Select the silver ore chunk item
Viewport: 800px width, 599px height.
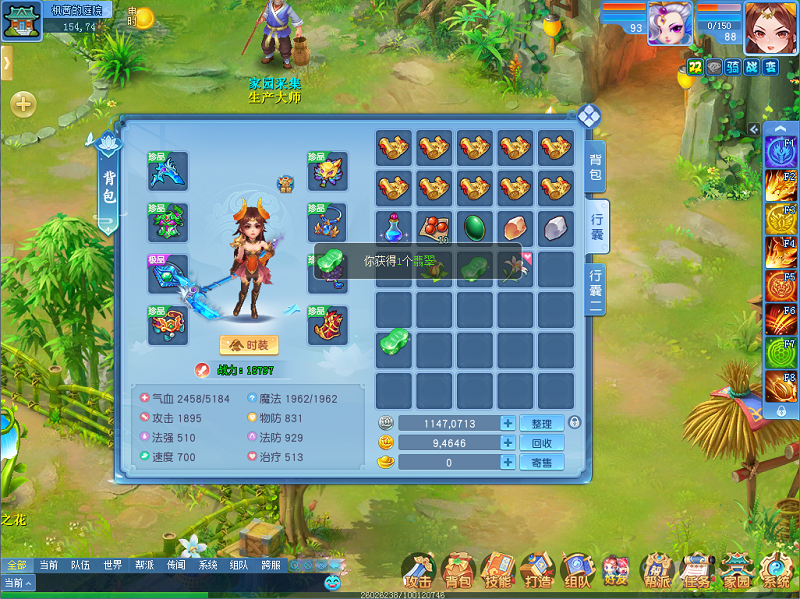click(556, 228)
